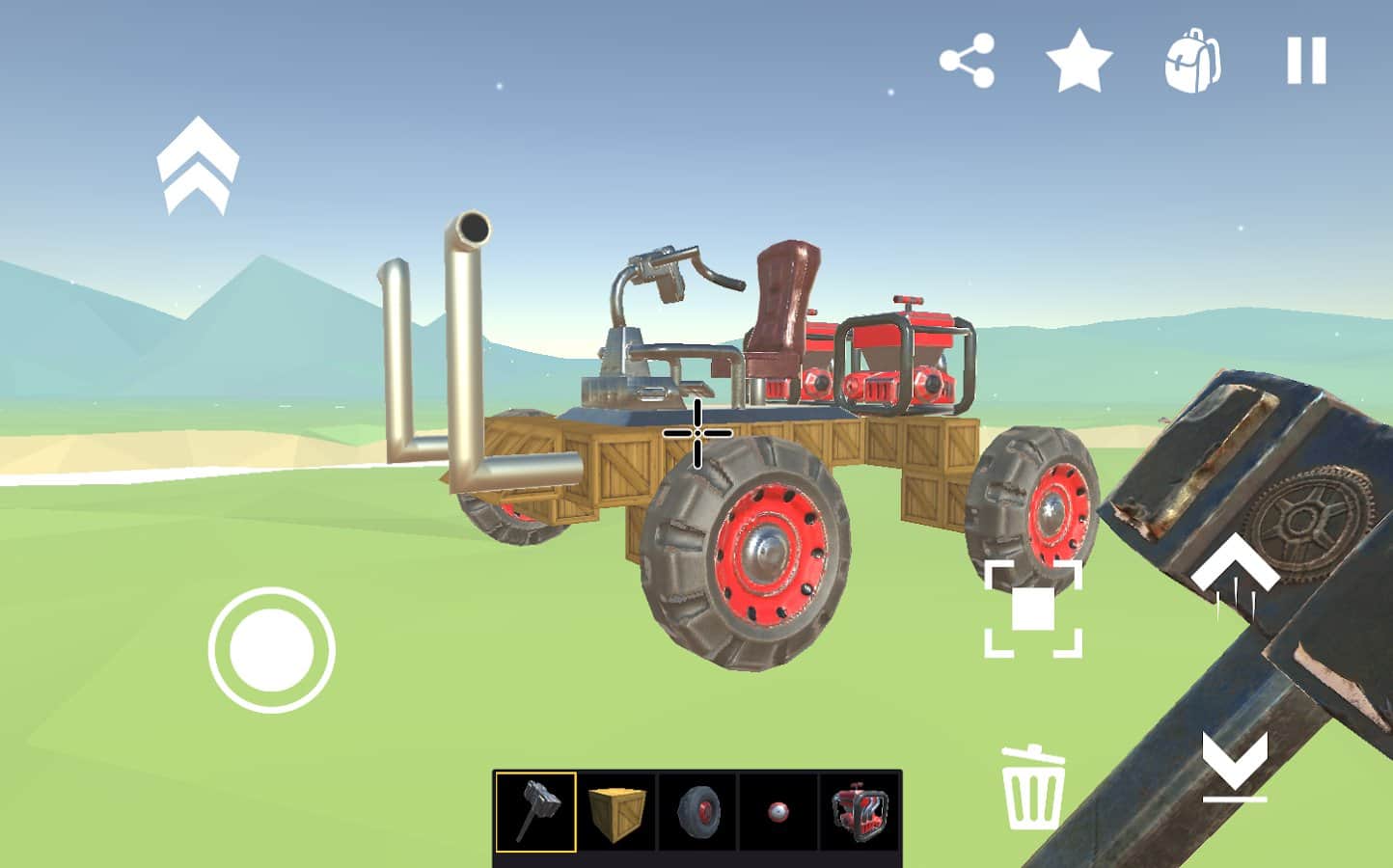This screenshot has height=868, width=1393.
Task: Select the tire wheel item in the hotbar
Action: 699,812
